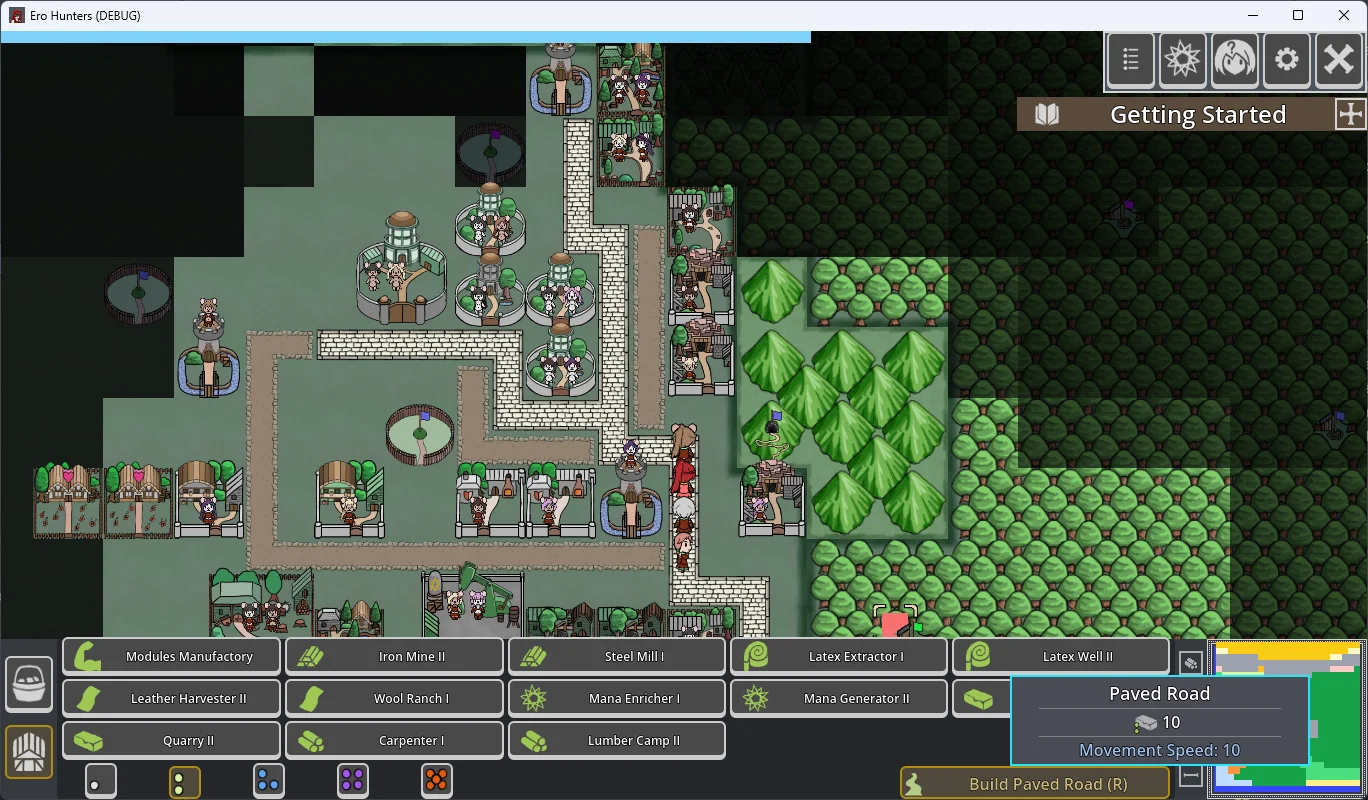Pick the Mana Enricher I building
This screenshot has height=800, width=1368.
click(x=617, y=699)
